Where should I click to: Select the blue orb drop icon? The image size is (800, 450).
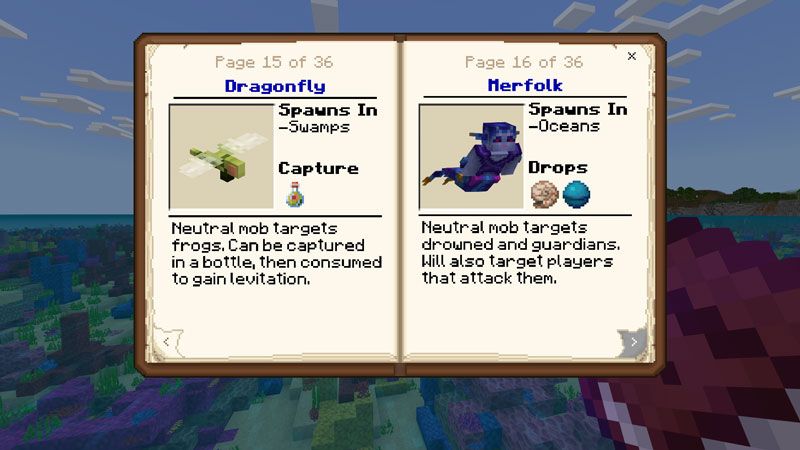(577, 193)
